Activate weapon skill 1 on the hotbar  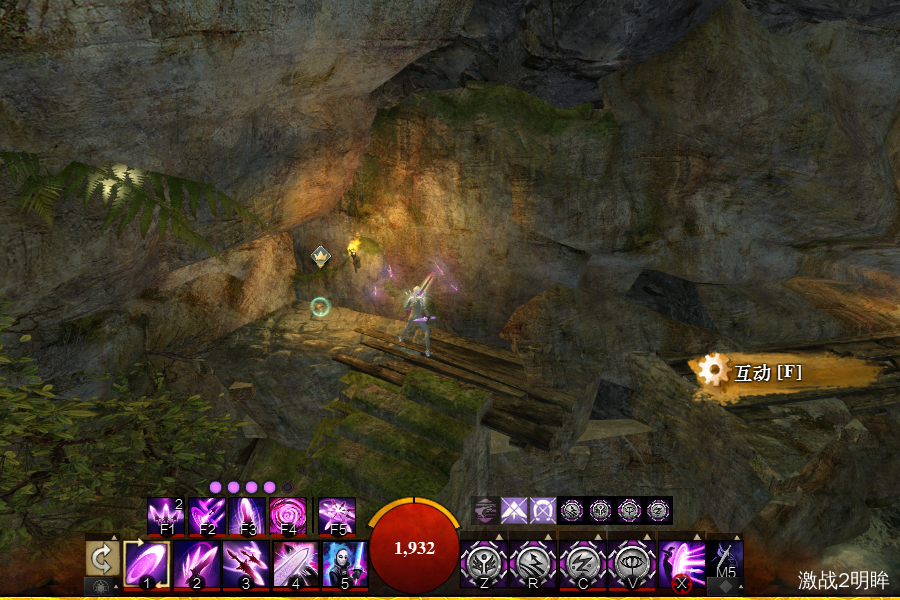point(147,564)
